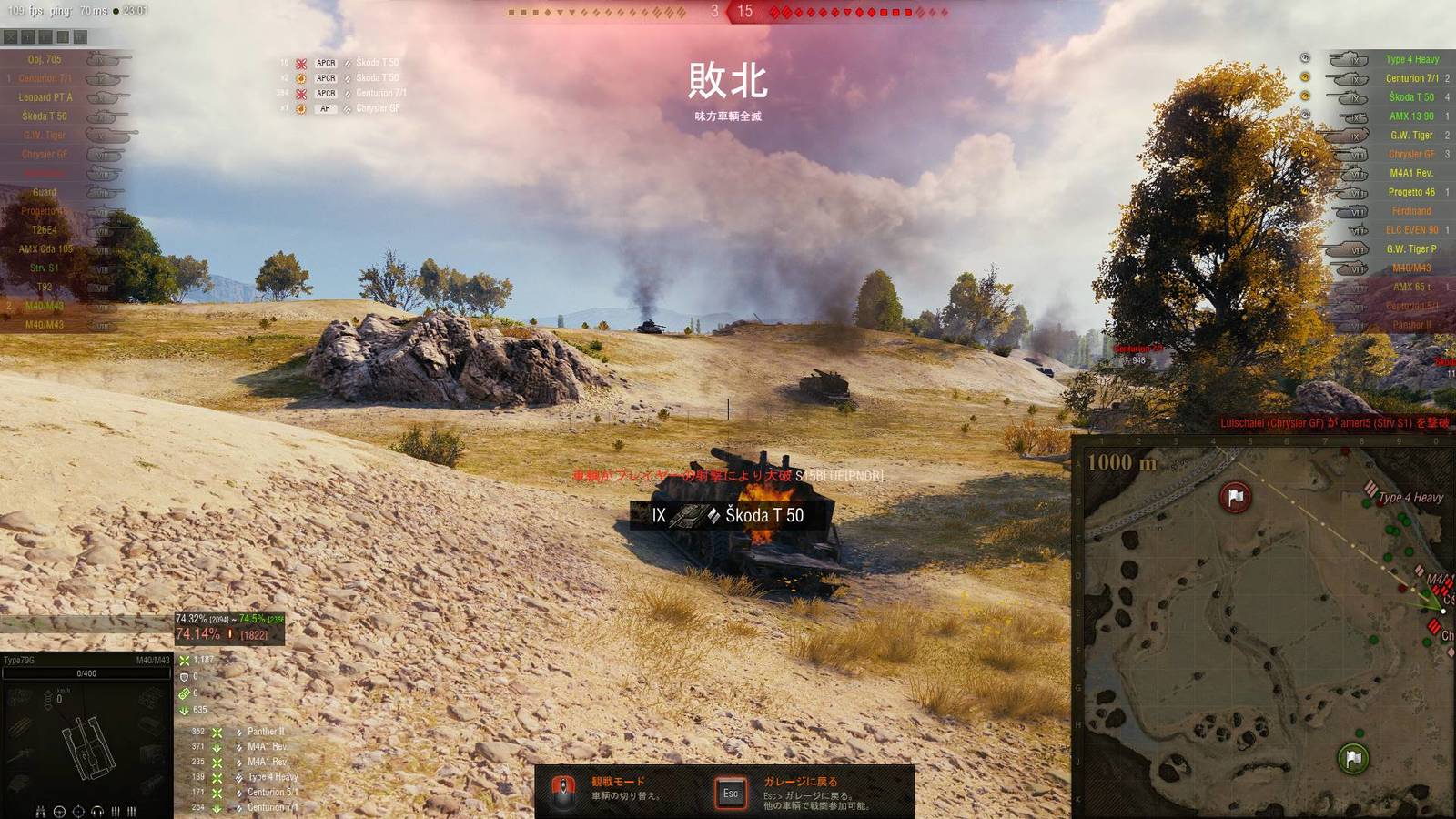Click the red enemy base flag on minimap
The image size is (1456, 819).
(x=1235, y=497)
